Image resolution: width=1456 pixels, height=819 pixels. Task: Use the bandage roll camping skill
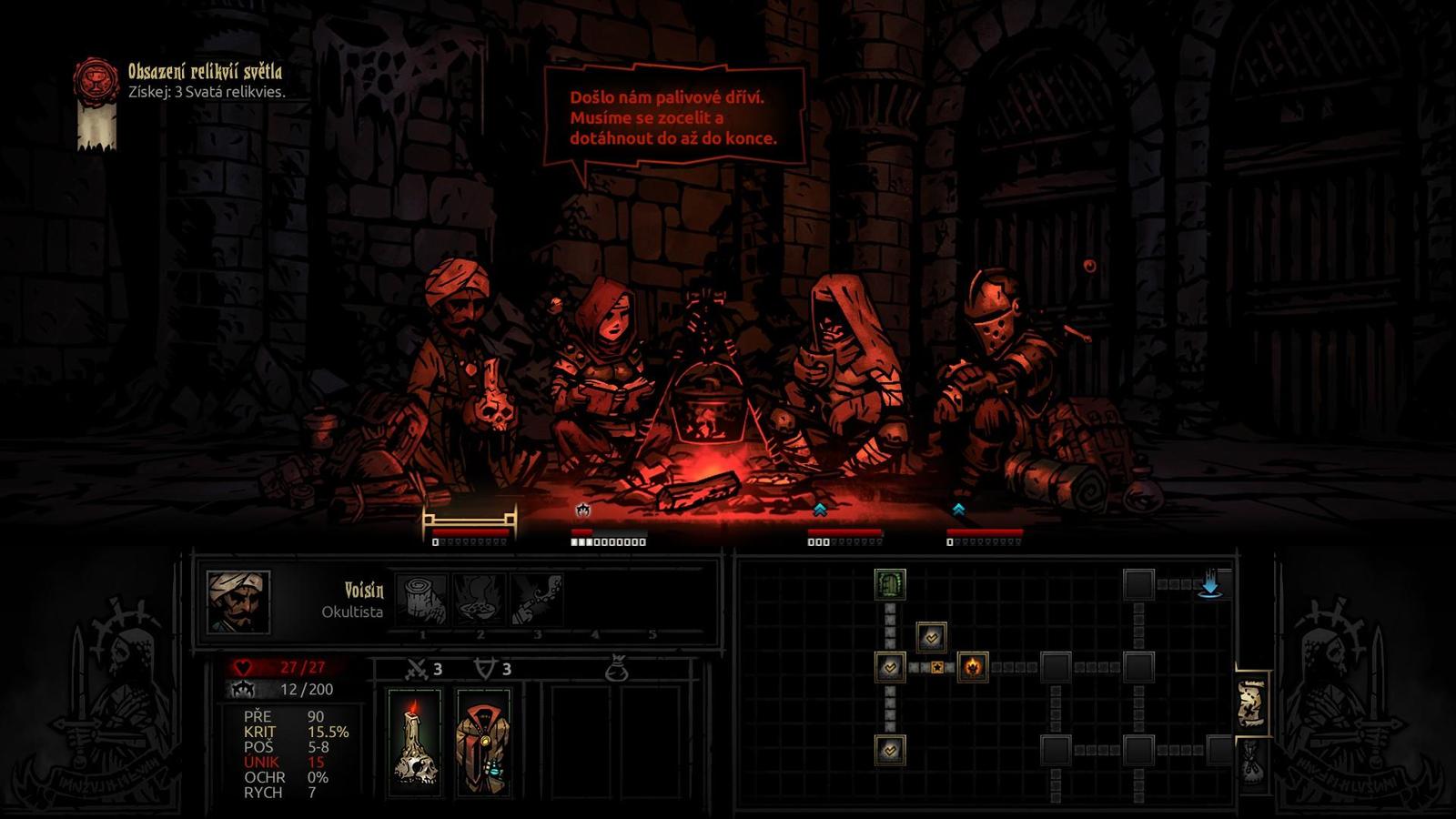(x=422, y=598)
